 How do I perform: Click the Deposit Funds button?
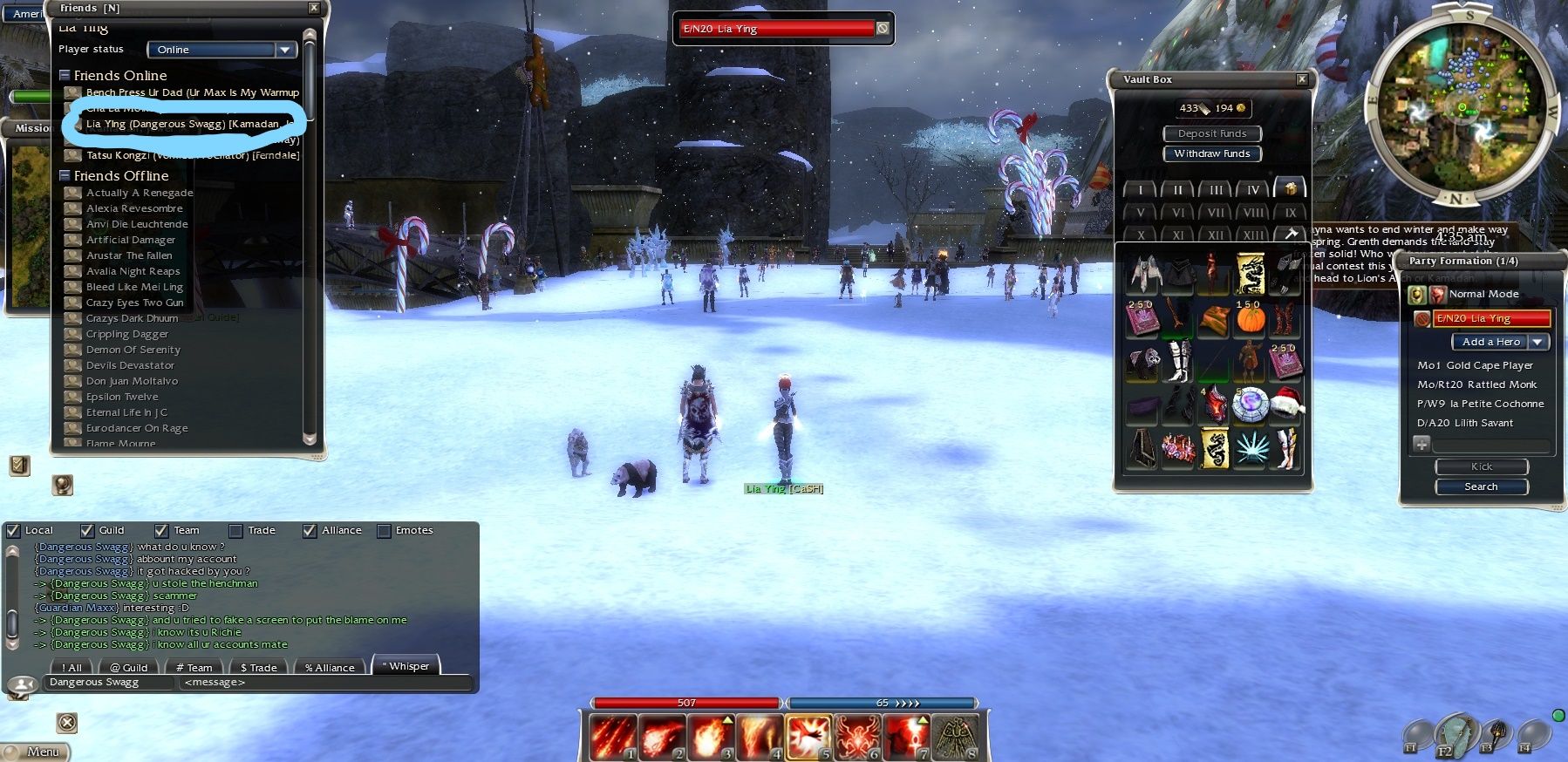coord(1211,133)
